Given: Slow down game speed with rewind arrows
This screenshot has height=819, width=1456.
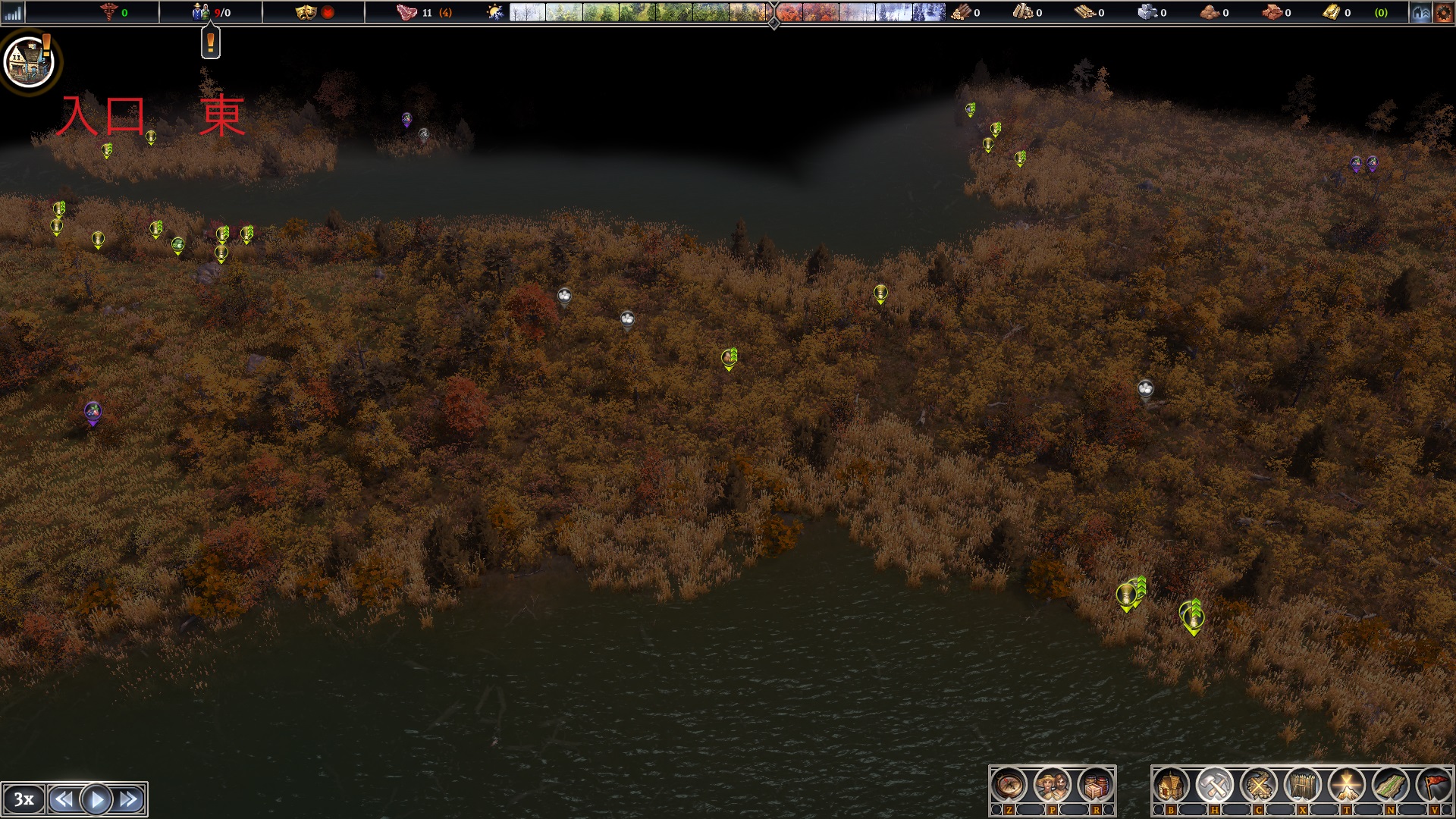Looking at the screenshot, I should pos(64,799).
